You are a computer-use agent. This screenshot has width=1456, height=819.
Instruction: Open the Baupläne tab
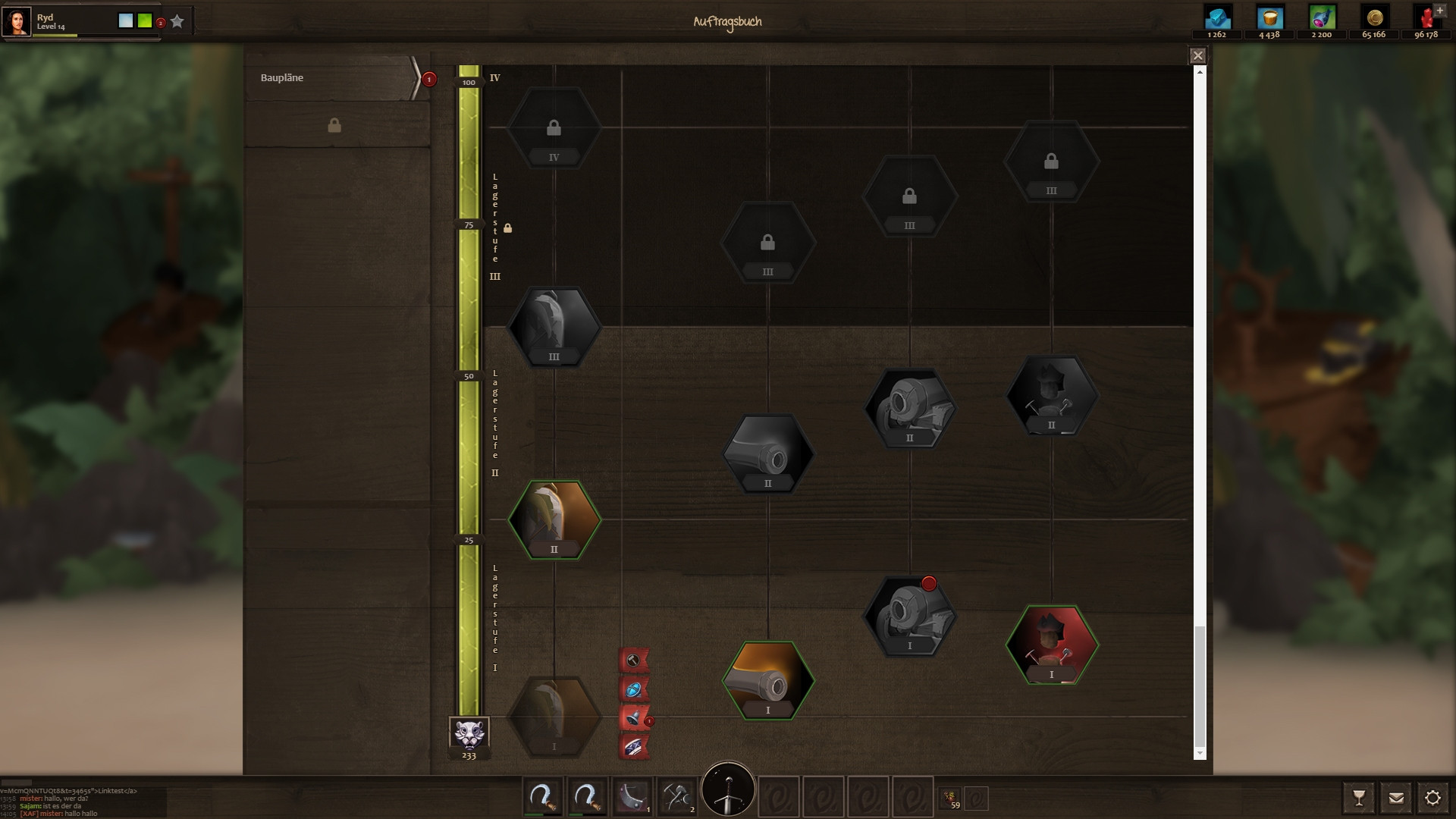[x=331, y=78]
